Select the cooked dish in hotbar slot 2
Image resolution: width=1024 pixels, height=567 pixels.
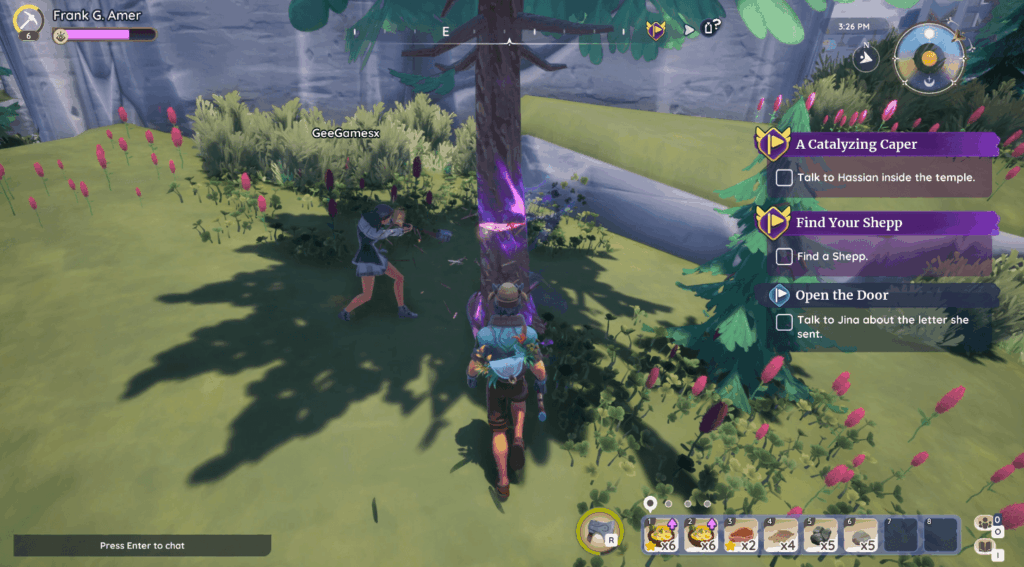pyautogui.click(x=699, y=535)
